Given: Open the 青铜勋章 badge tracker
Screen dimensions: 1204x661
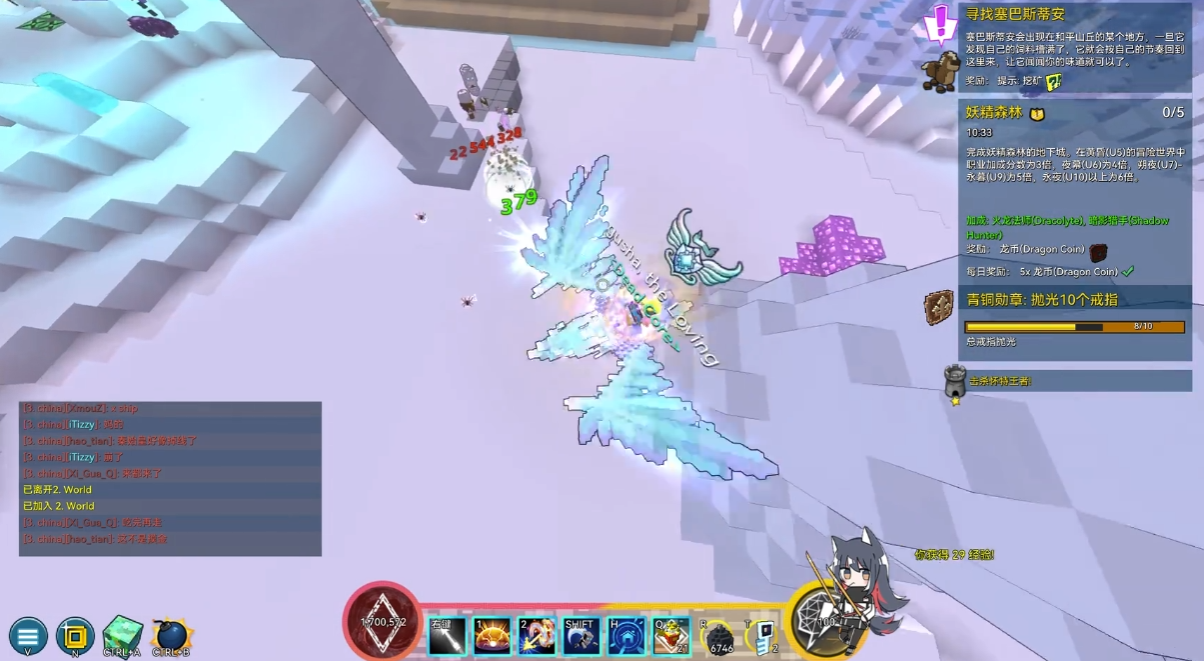Looking at the screenshot, I should tap(1074, 322).
